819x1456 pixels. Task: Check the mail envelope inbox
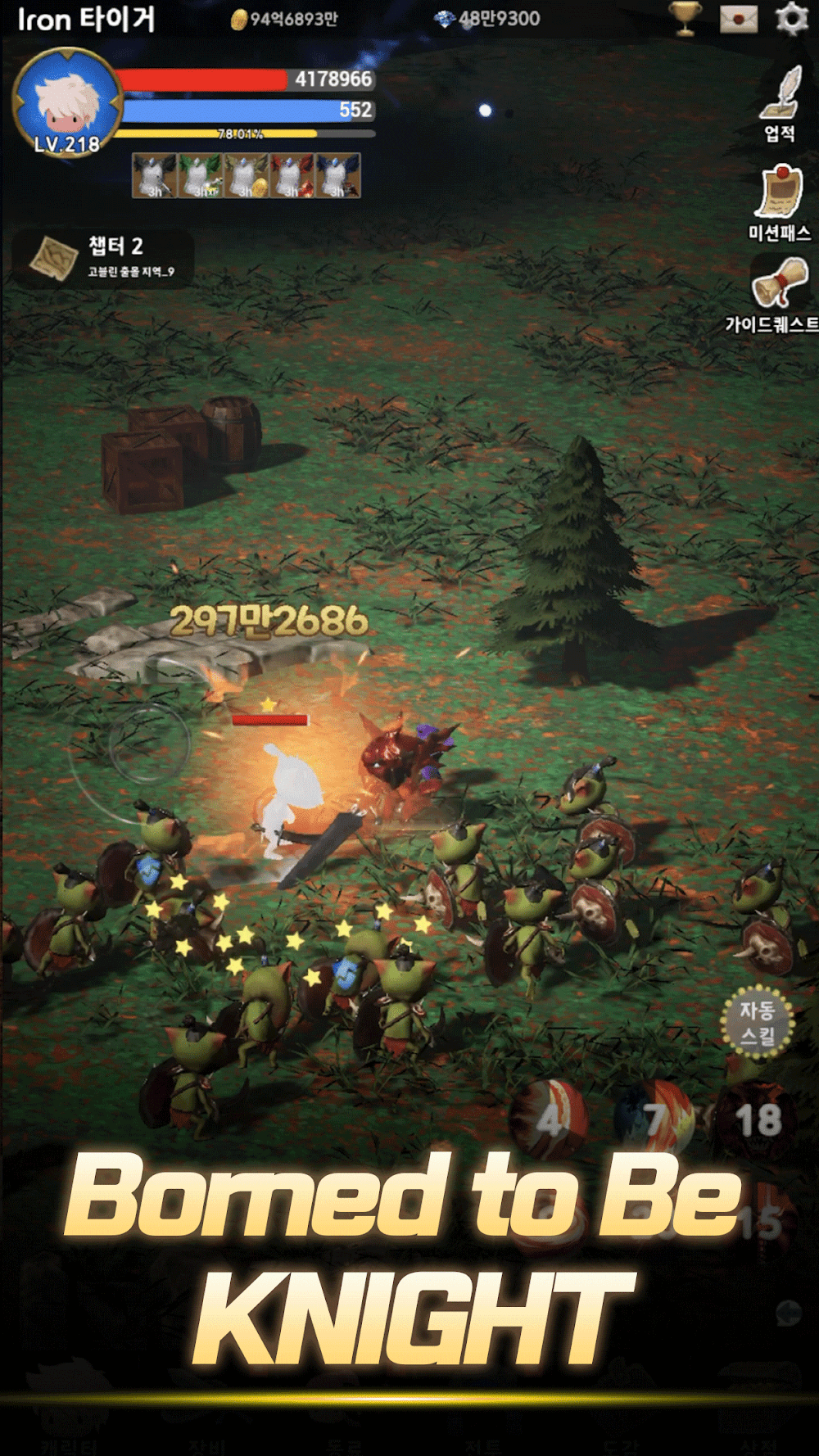coord(738,19)
